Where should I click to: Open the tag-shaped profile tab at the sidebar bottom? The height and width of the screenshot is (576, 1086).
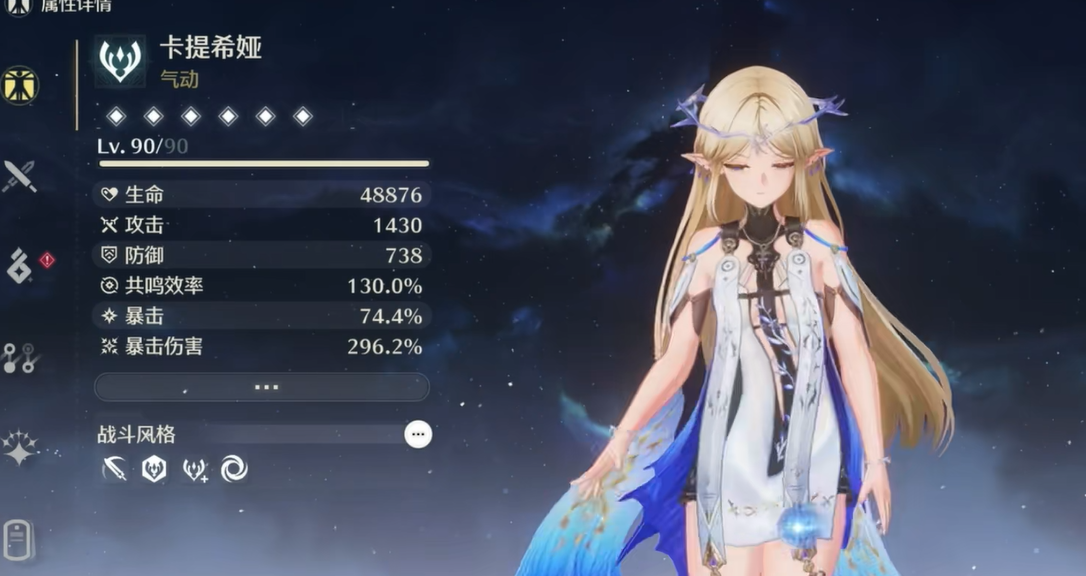20,540
